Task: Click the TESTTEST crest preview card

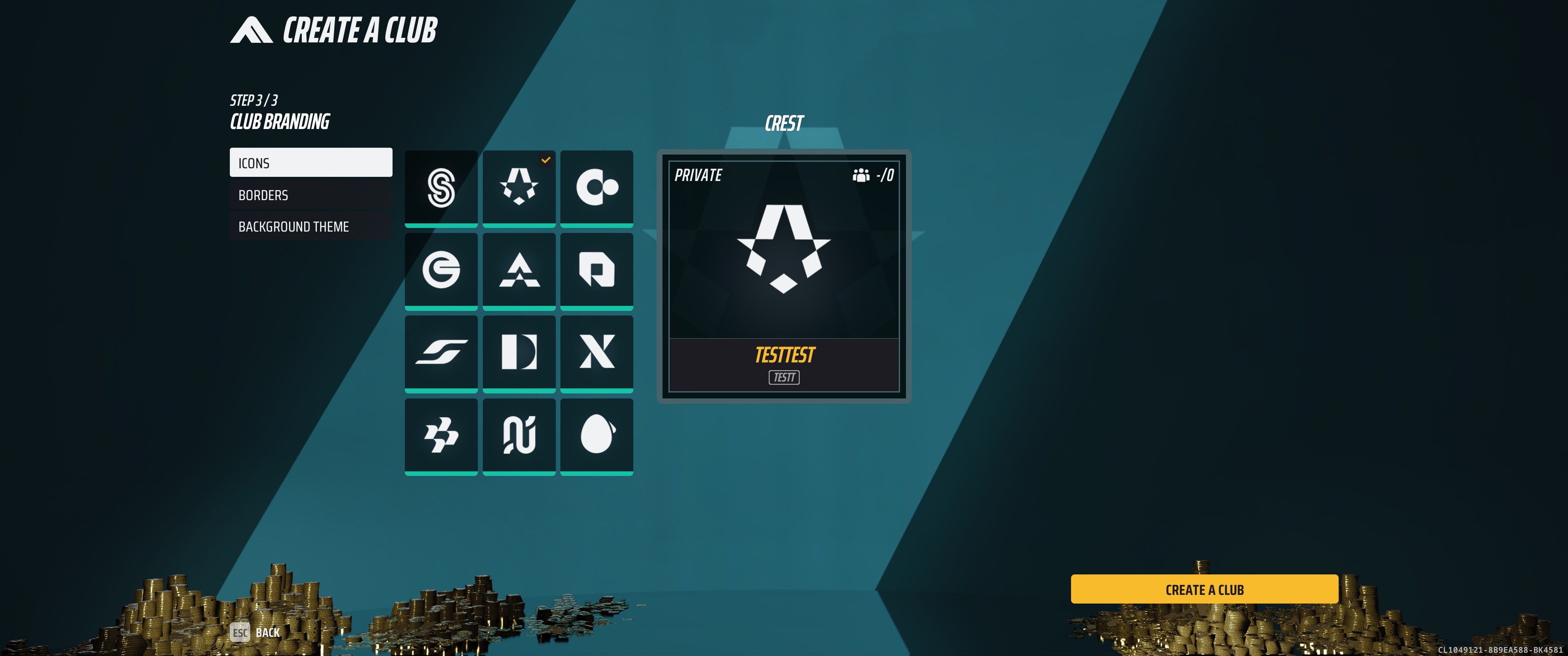Action: [x=784, y=276]
